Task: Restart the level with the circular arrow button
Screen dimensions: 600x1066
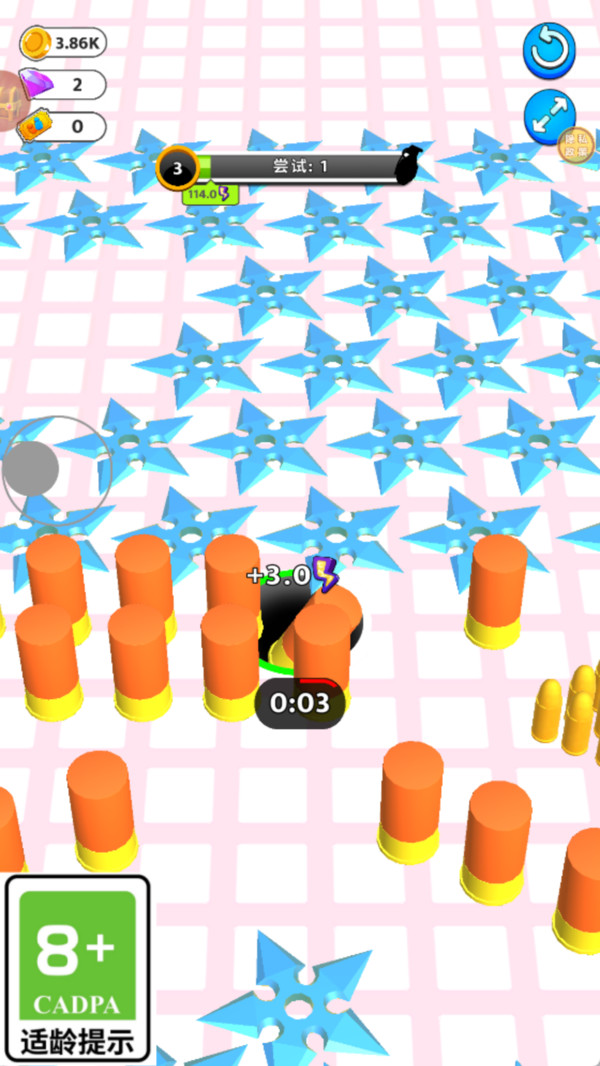Action: tap(549, 49)
